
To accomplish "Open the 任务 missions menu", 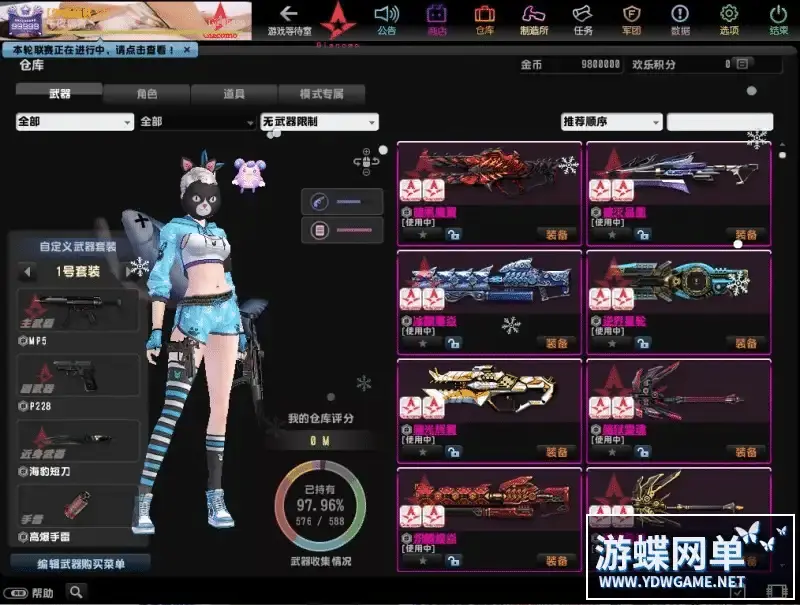I will [583, 18].
